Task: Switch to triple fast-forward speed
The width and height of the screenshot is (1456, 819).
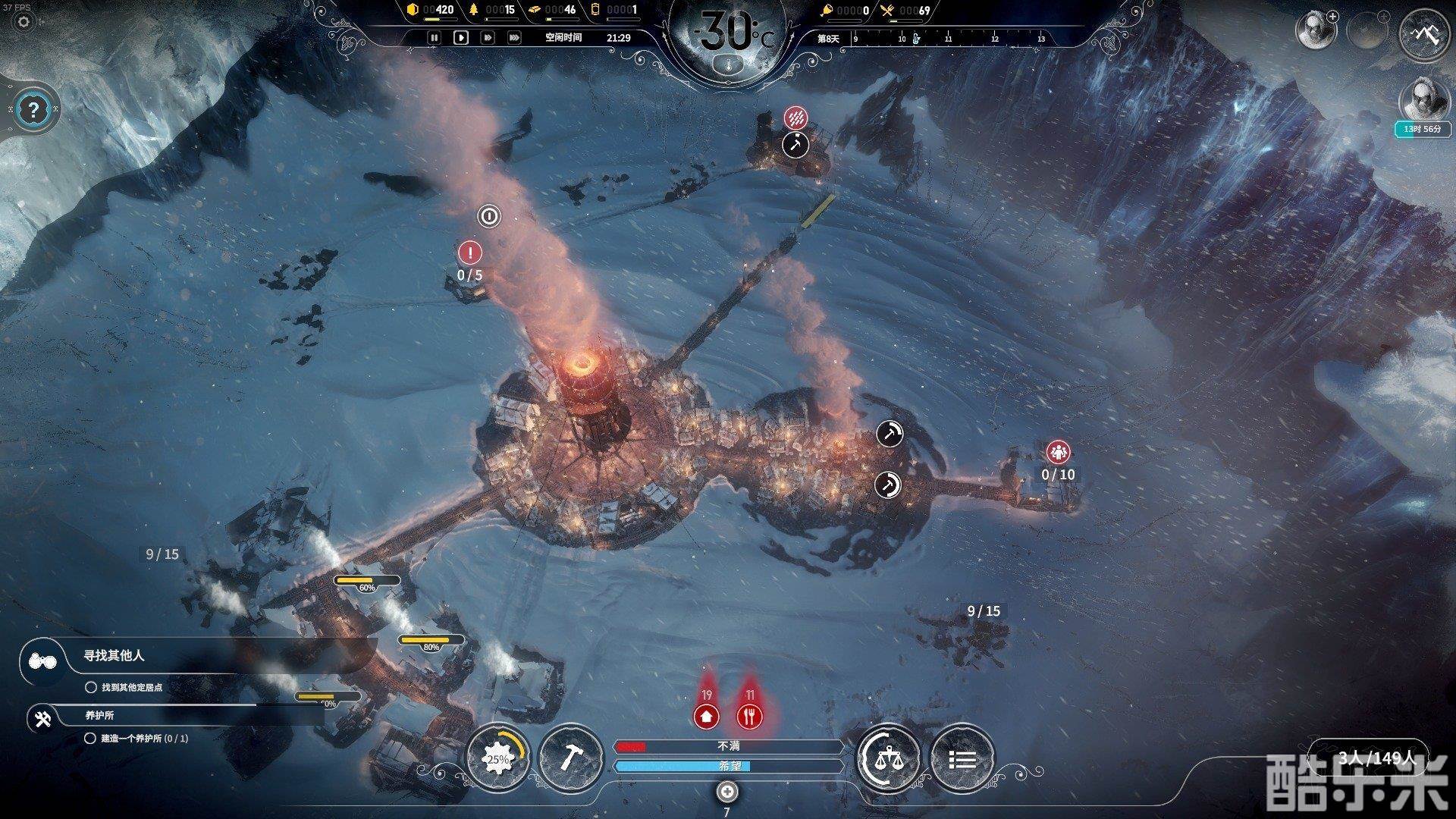Action: tap(514, 37)
